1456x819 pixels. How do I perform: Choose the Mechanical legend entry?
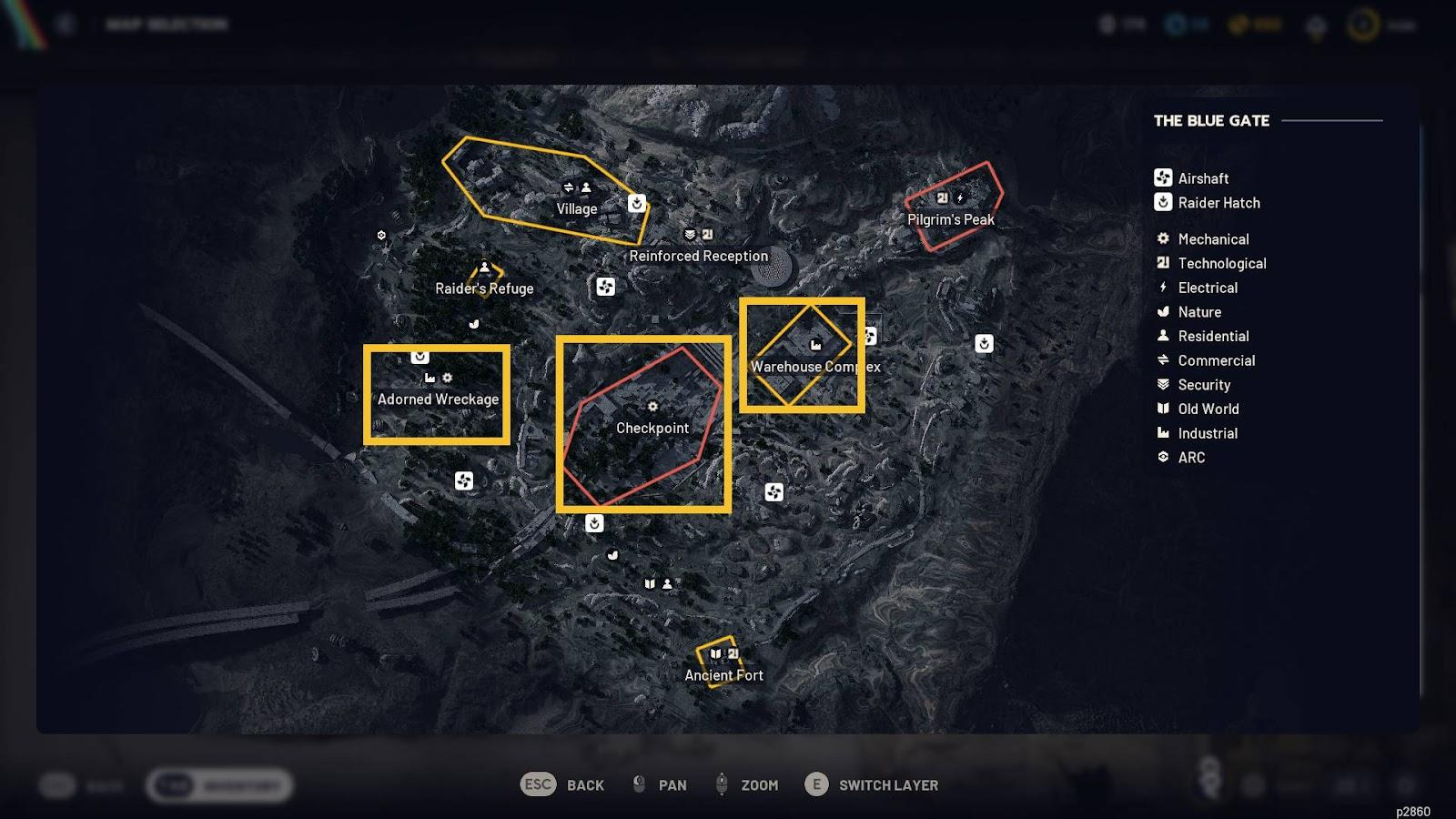[1212, 239]
